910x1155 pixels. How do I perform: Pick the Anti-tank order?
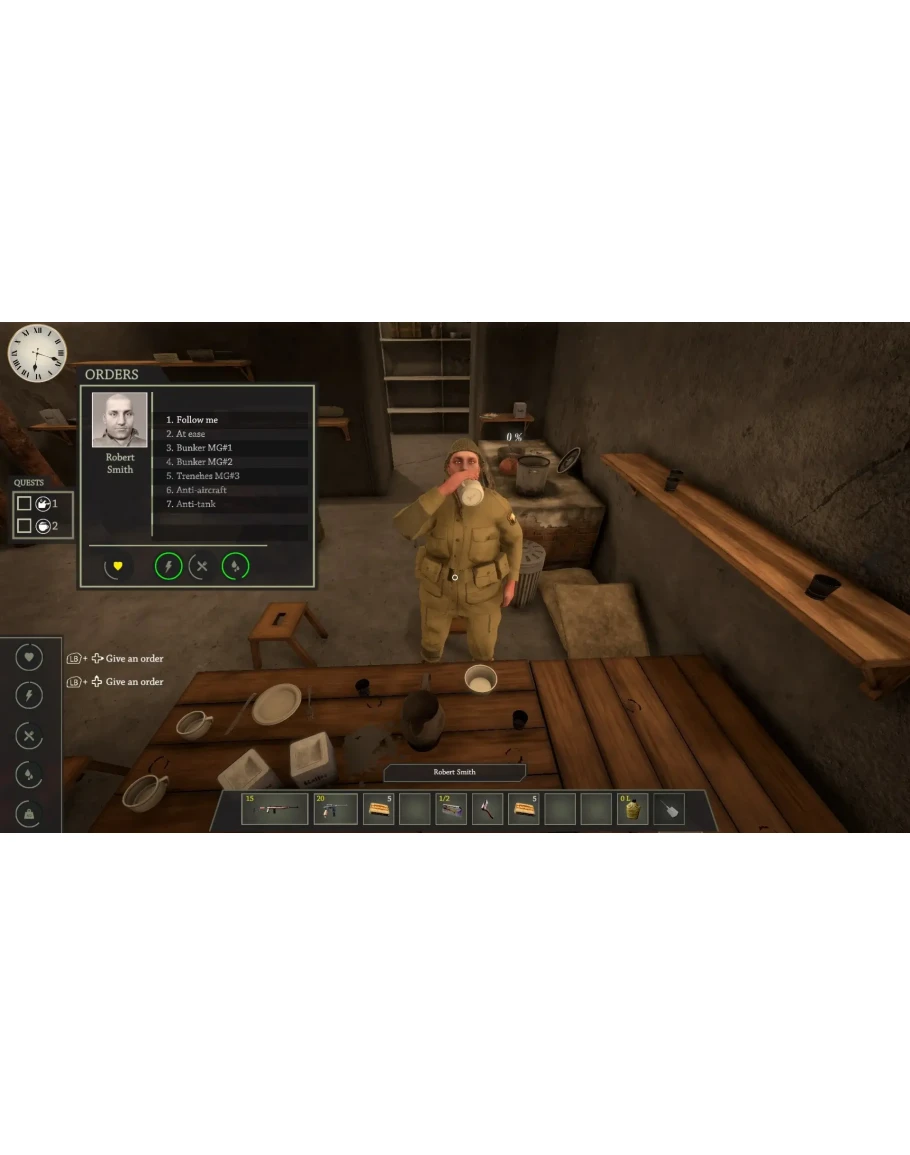pos(195,504)
